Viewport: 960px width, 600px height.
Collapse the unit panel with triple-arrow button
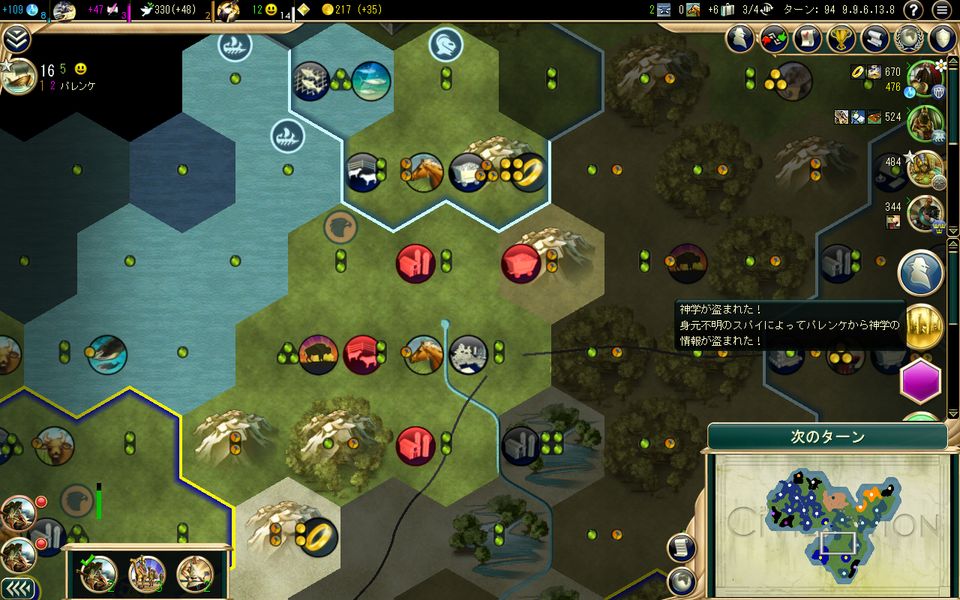tap(18, 588)
